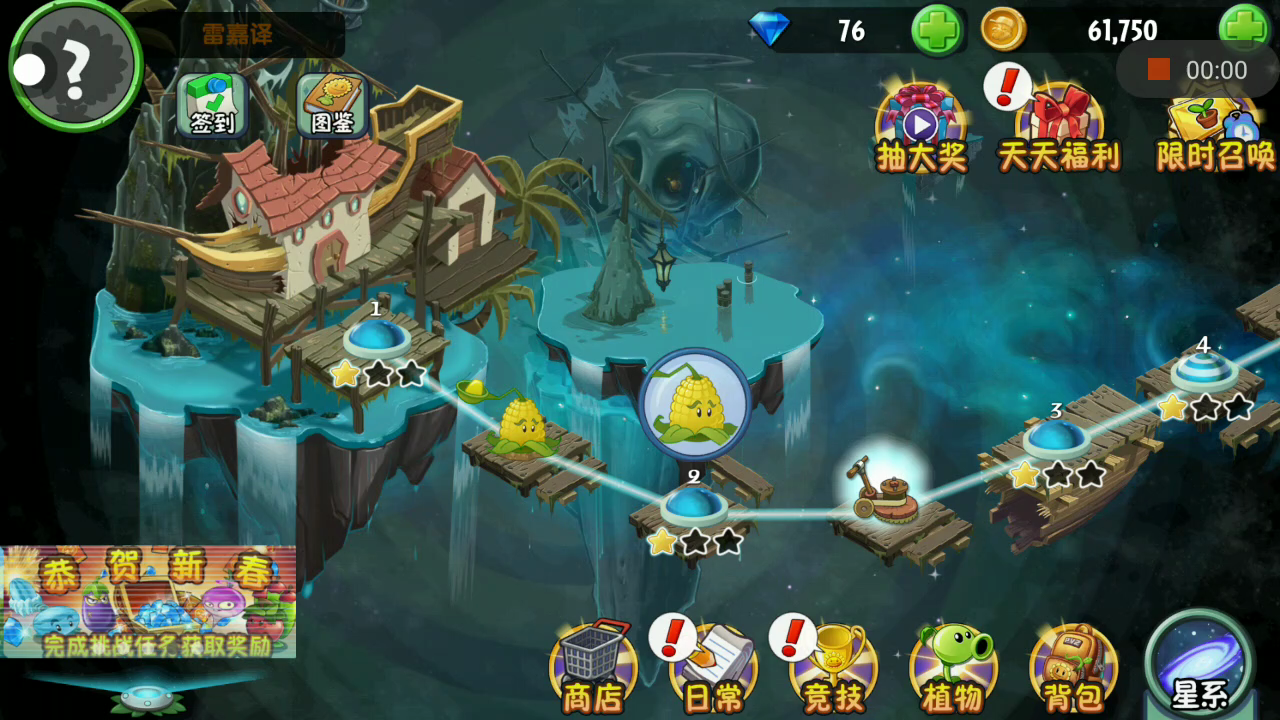Stop the screen recording timer overlay
Viewport: 1280px width, 720px height.
pyautogui.click(x=1158, y=69)
